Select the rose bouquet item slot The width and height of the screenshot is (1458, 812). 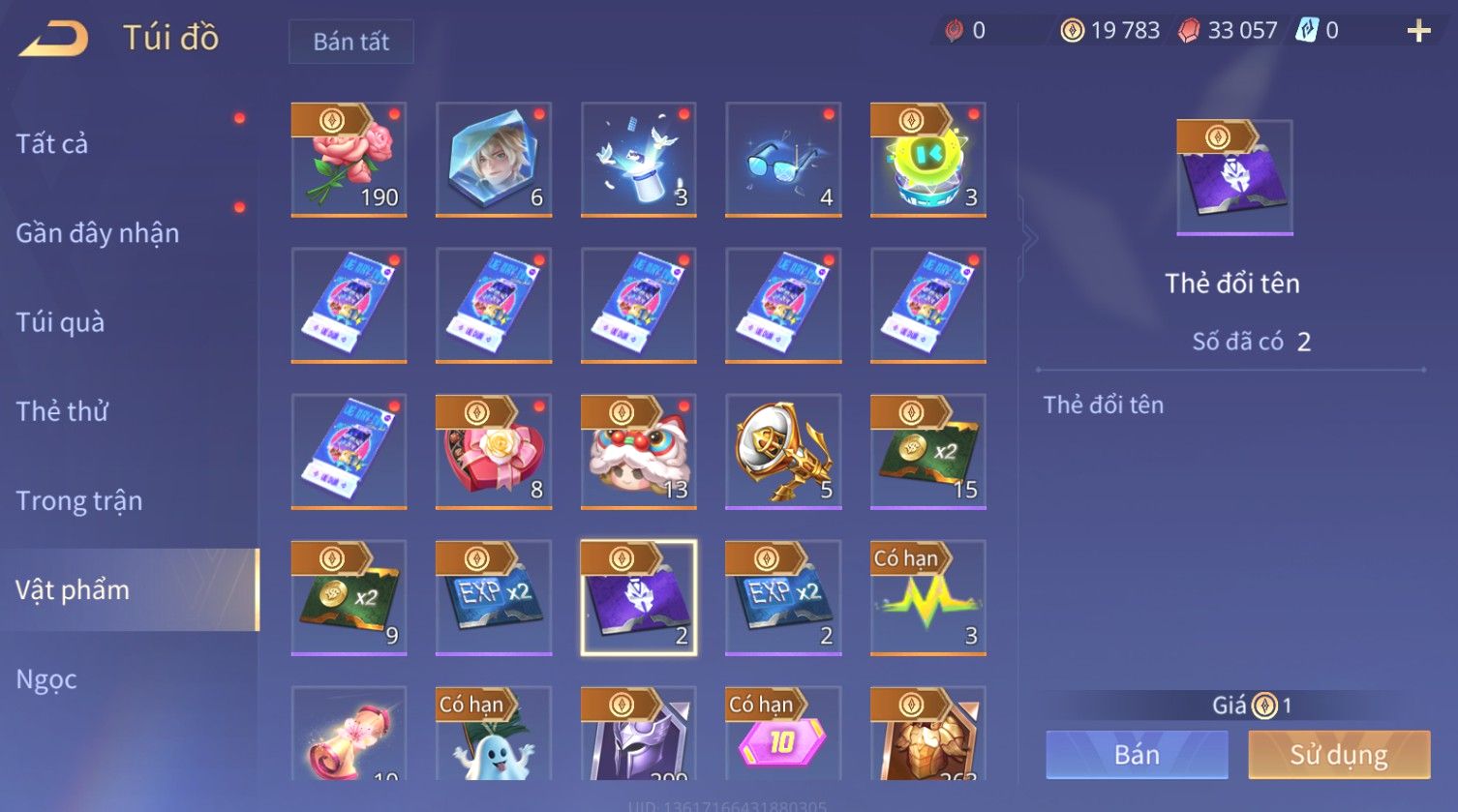(x=349, y=160)
